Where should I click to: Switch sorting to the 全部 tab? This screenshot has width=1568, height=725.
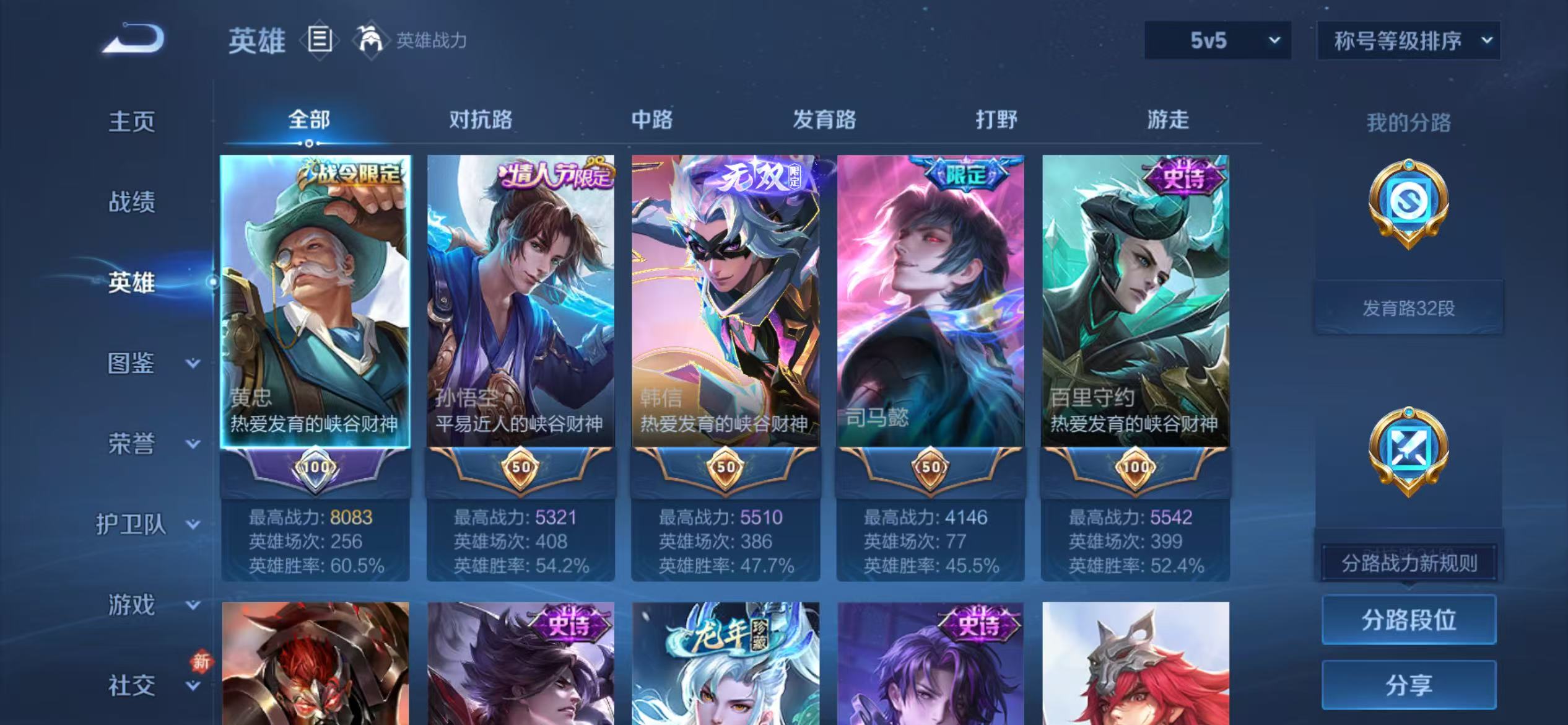coord(308,120)
